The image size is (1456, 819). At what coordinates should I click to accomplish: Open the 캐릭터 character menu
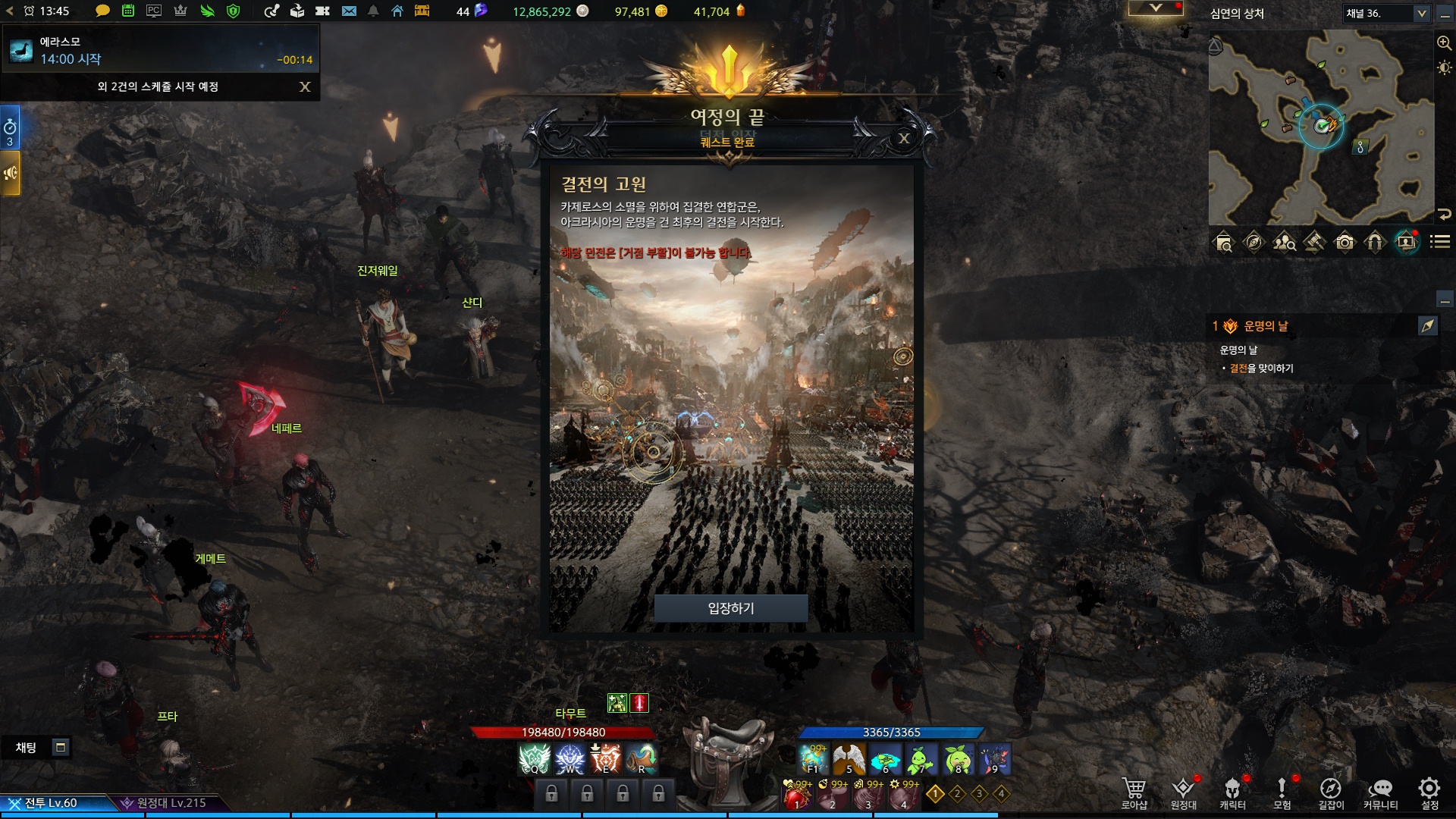tap(1232, 792)
